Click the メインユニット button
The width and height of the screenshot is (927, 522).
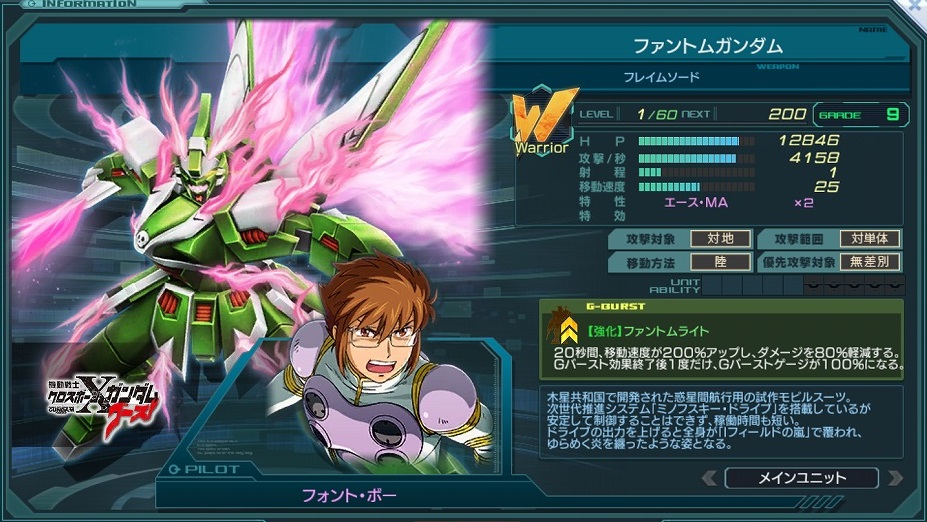tap(801, 478)
